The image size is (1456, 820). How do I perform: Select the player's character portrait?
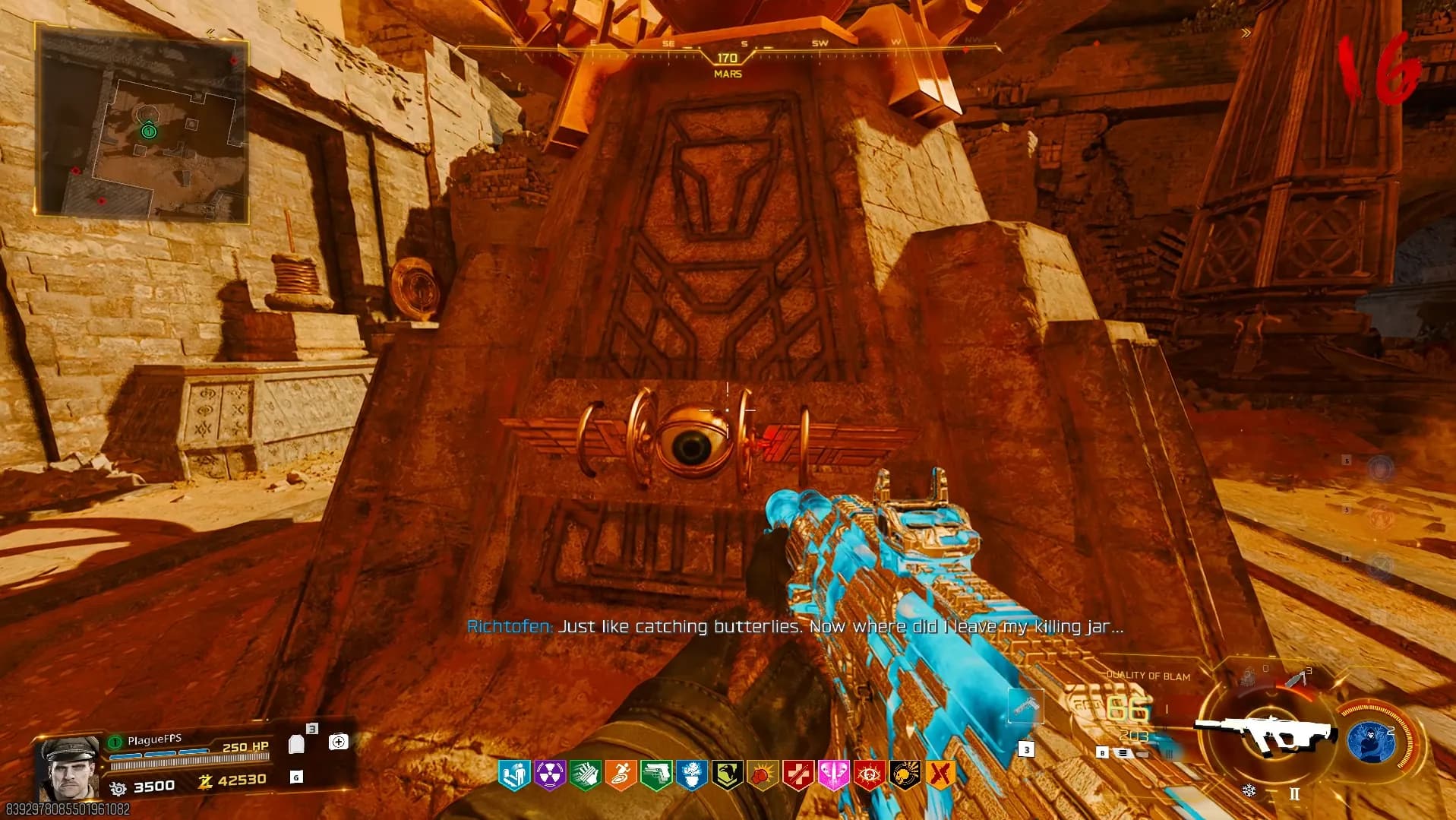tap(67, 768)
